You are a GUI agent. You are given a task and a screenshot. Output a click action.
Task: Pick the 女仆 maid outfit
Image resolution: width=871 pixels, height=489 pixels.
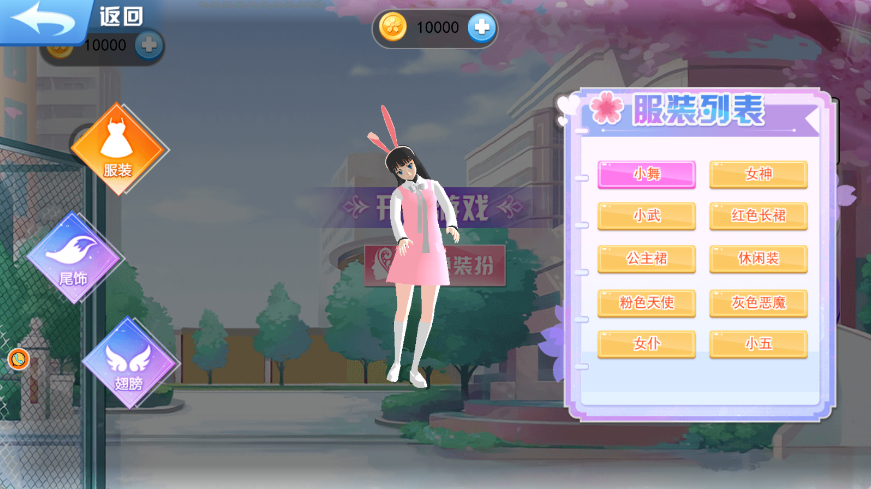coord(646,344)
